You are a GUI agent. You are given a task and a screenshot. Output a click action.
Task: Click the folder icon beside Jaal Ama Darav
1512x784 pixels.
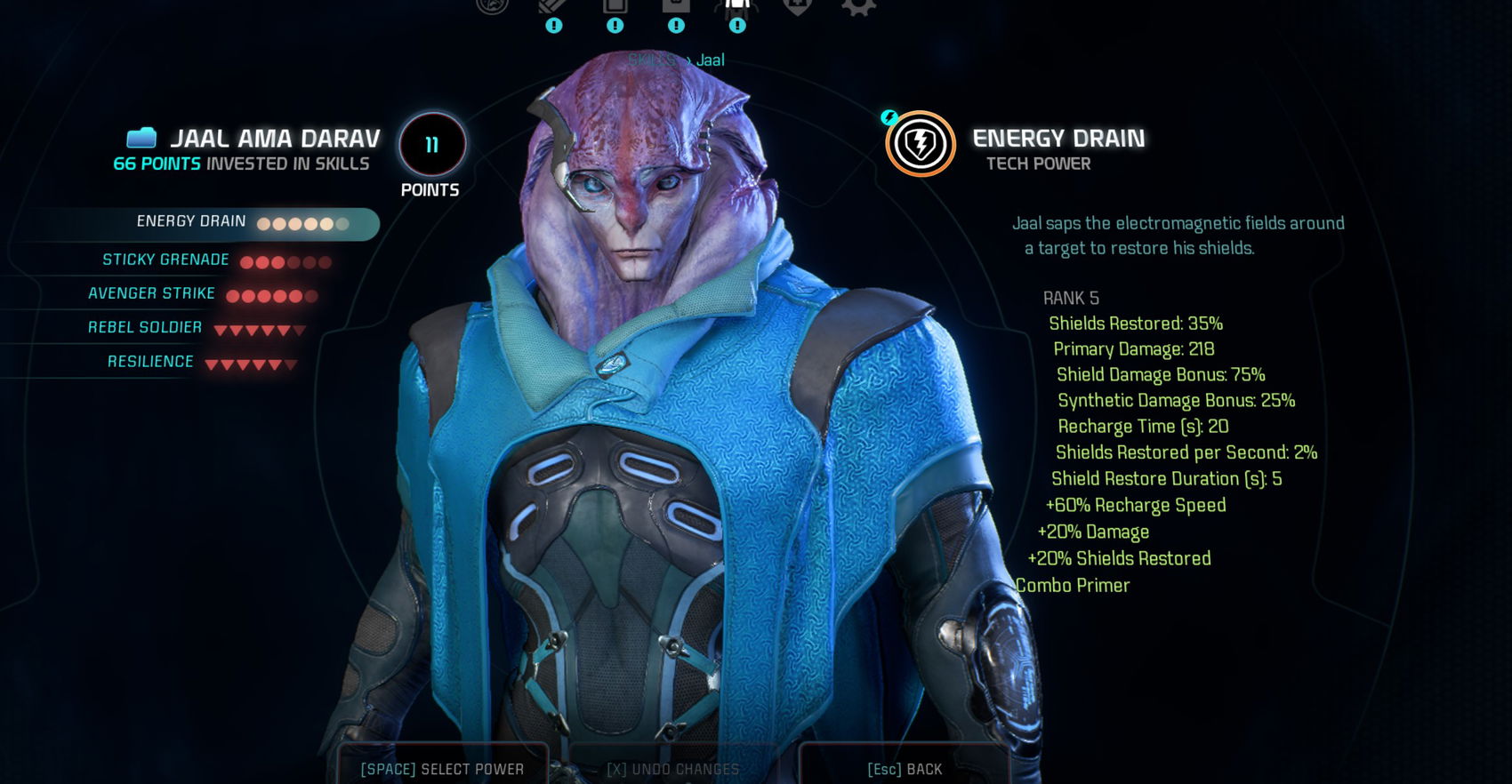(x=141, y=139)
